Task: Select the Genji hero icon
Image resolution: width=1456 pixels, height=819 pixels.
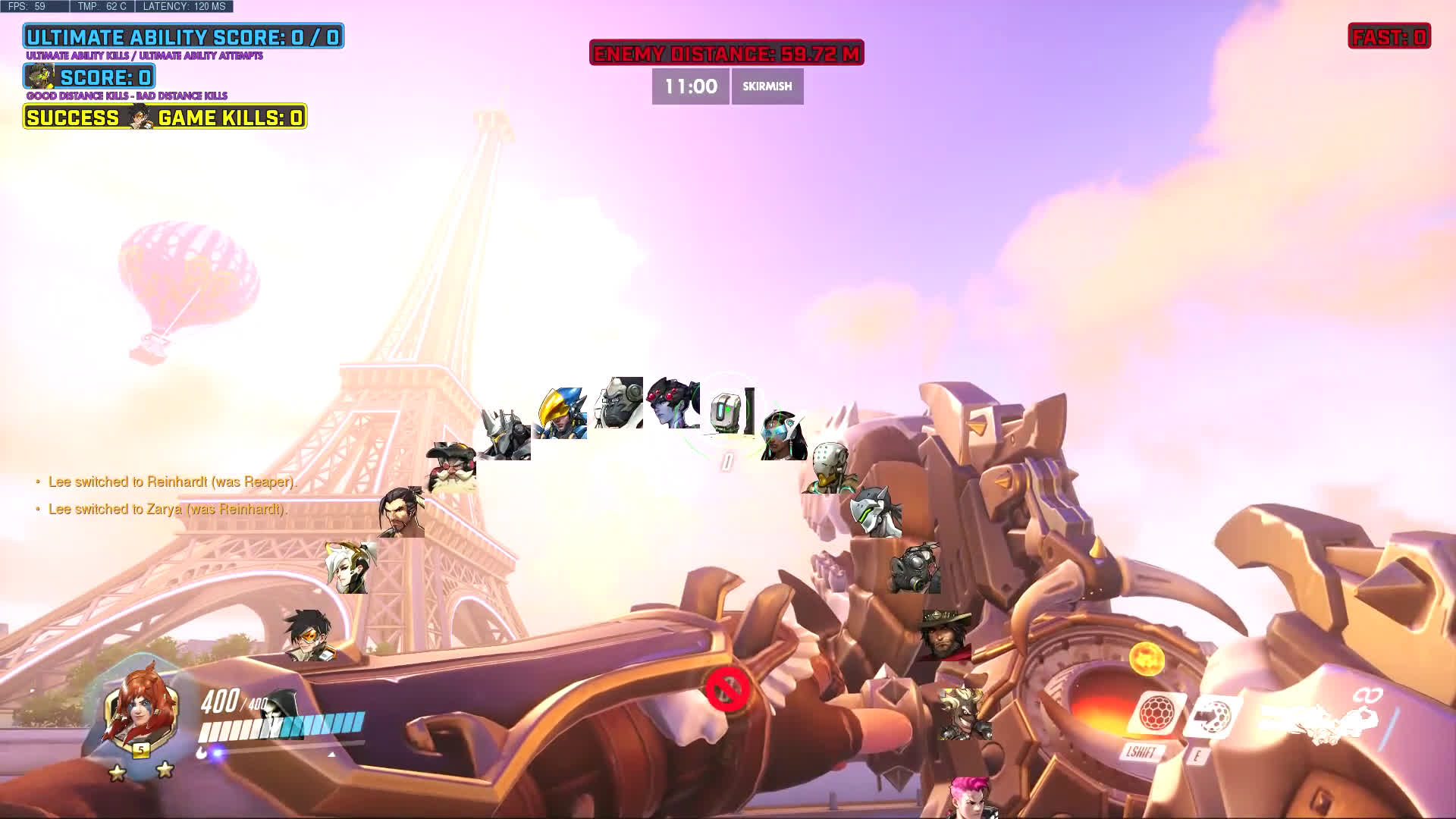Action: point(875,513)
